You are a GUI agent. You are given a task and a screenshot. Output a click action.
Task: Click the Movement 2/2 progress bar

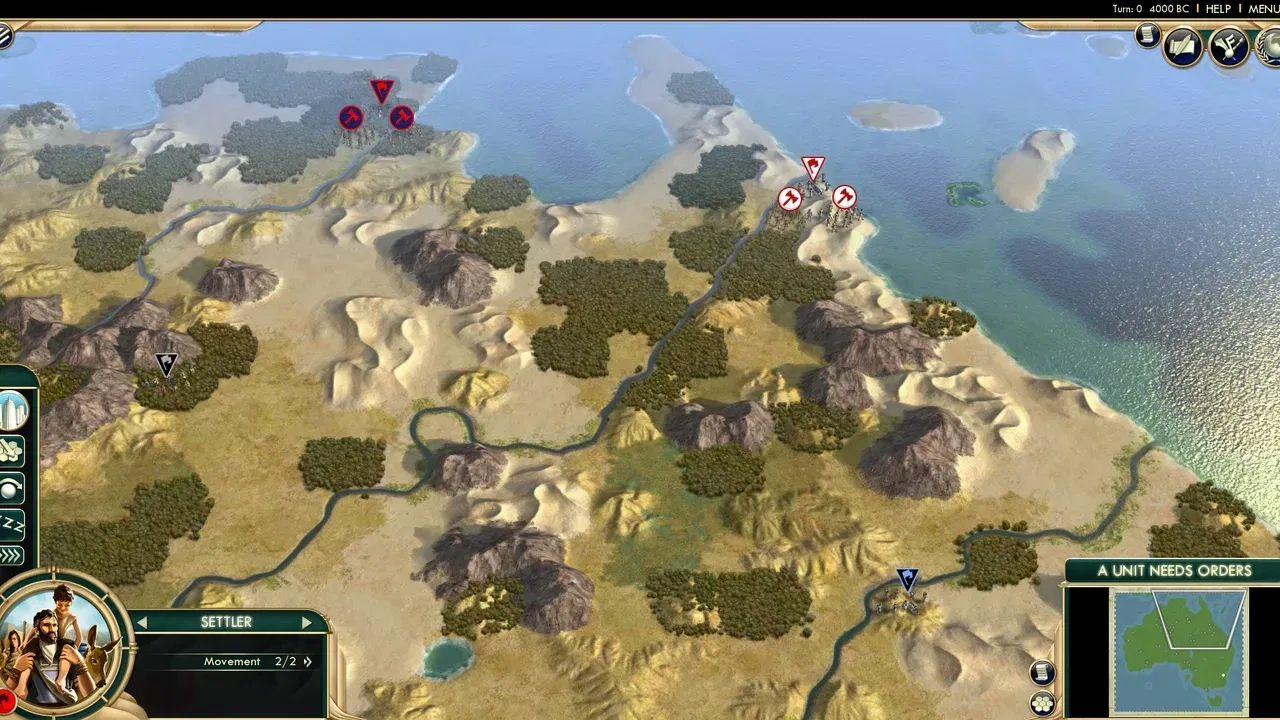232,661
